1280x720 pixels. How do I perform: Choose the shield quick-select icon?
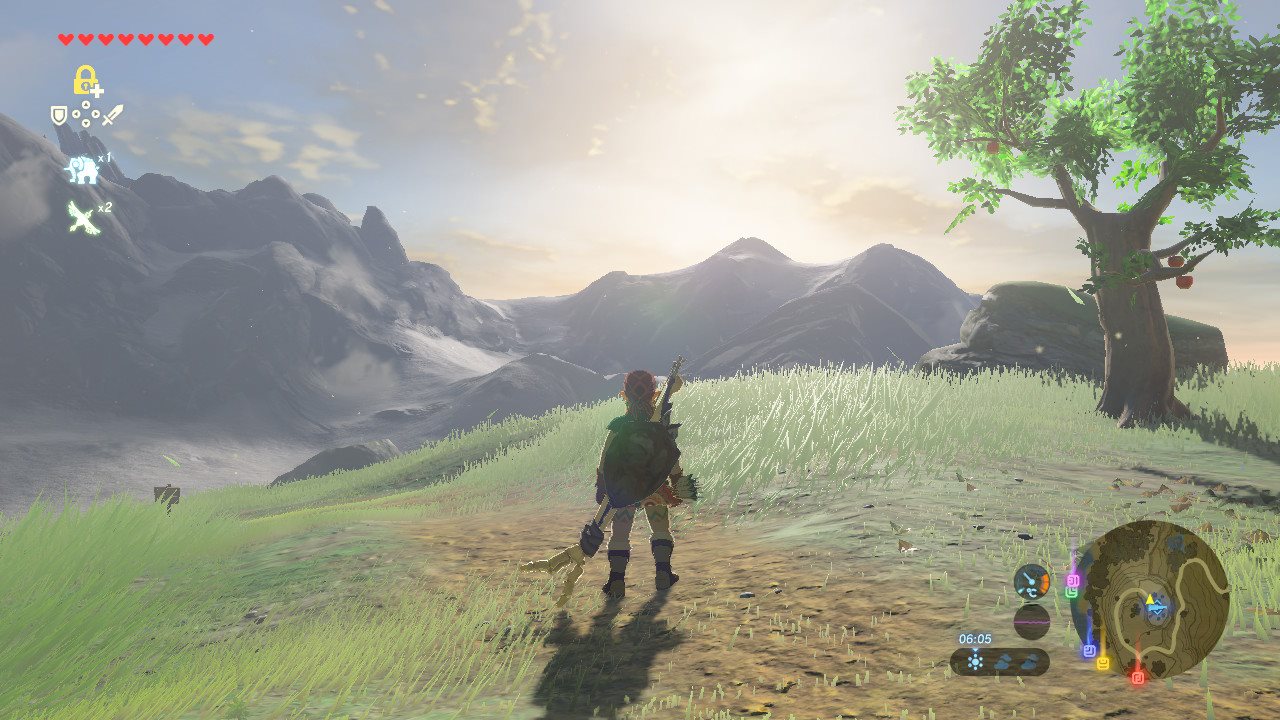click(x=59, y=116)
